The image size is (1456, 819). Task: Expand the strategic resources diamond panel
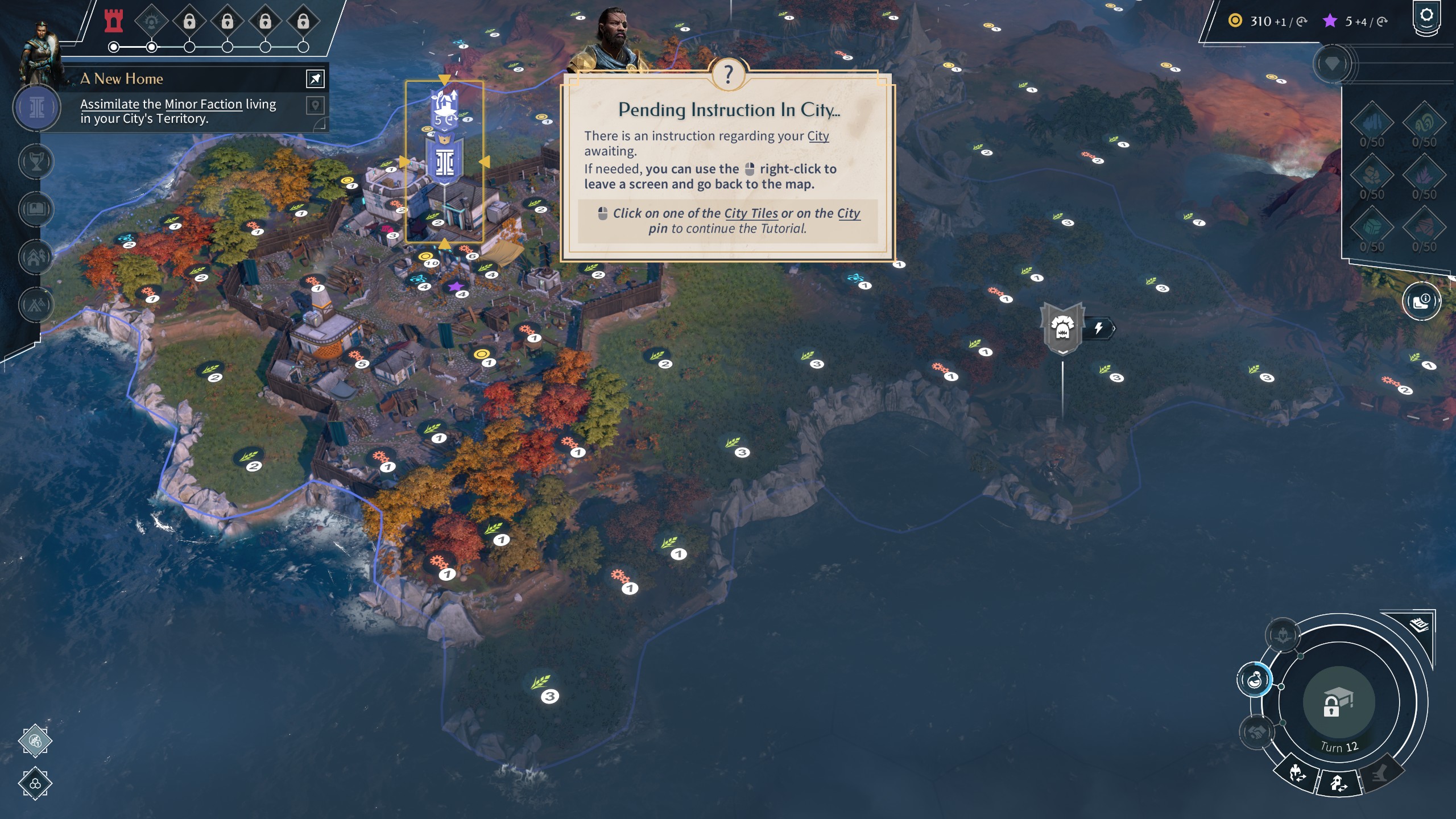[x=1332, y=64]
